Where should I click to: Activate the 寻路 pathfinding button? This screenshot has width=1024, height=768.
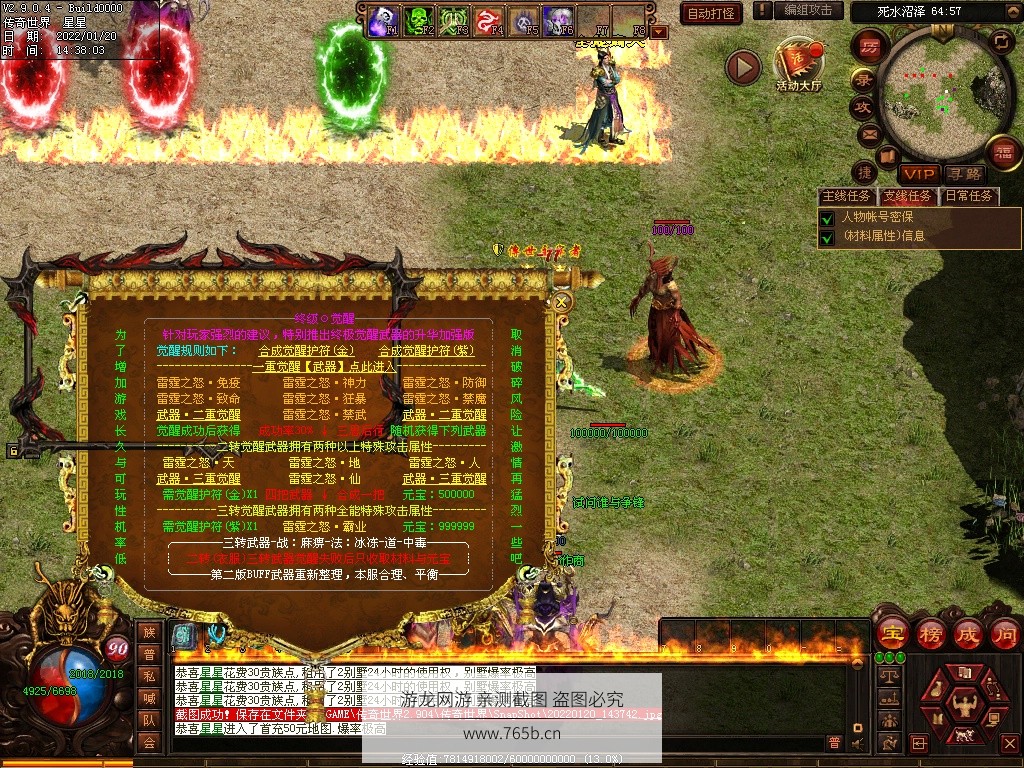tap(964, 174)
